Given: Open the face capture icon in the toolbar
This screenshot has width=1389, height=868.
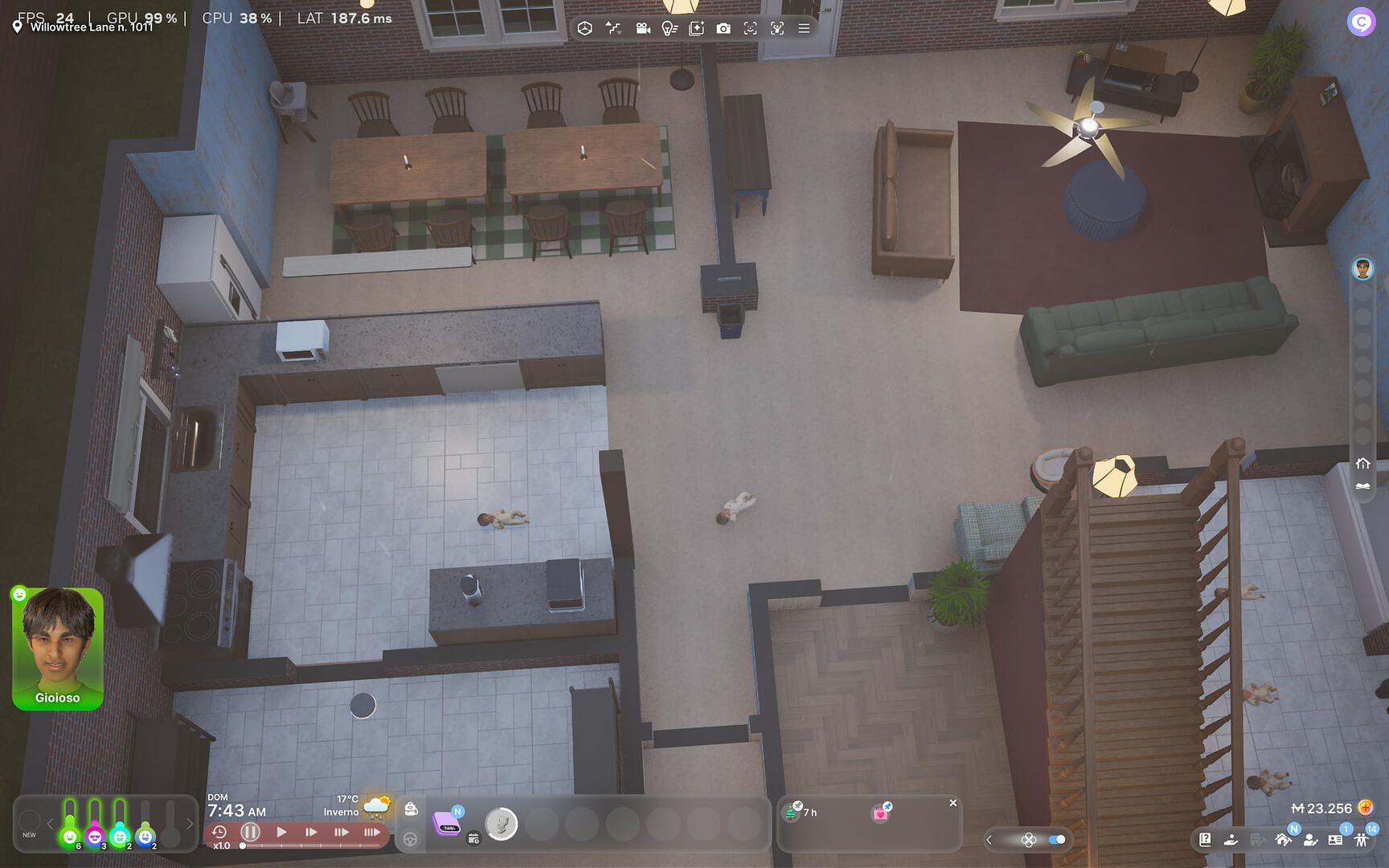Looking at the screenshot, I should pos(750,27).
